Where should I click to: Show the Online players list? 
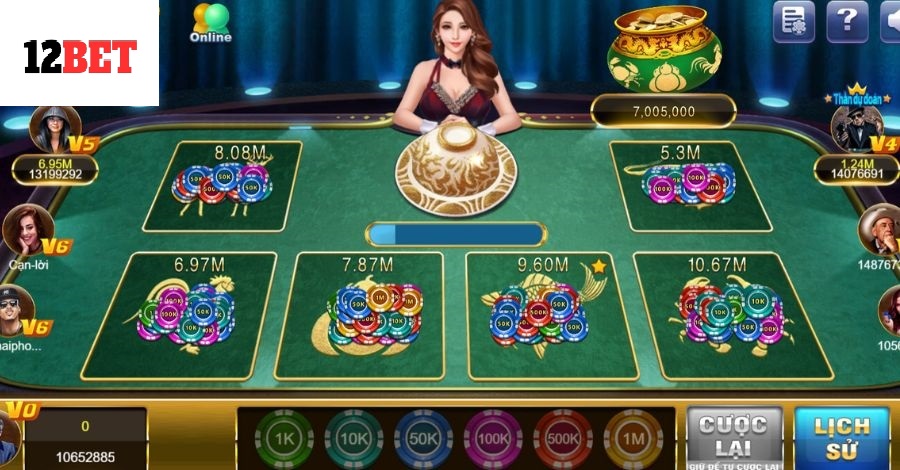pos(210,23)
